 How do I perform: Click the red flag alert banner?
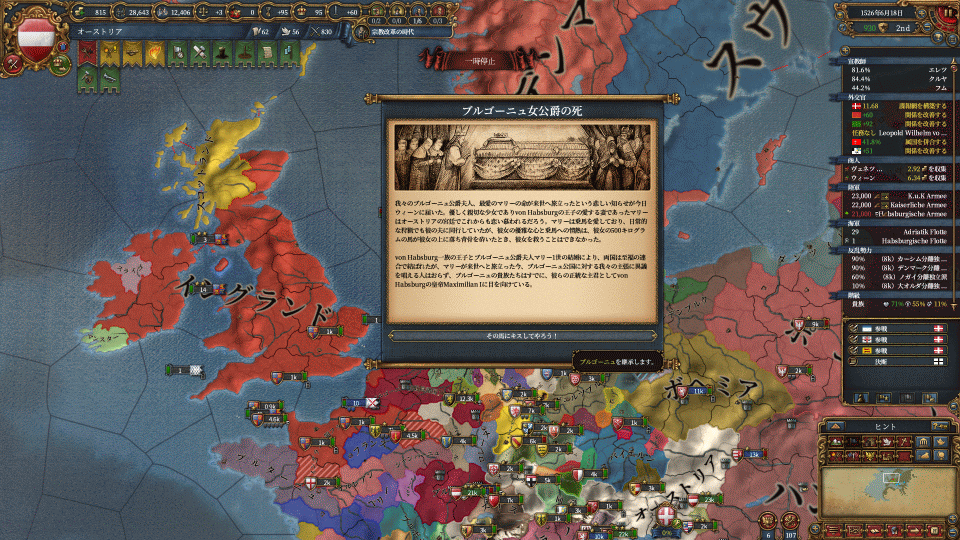point(85,51)
